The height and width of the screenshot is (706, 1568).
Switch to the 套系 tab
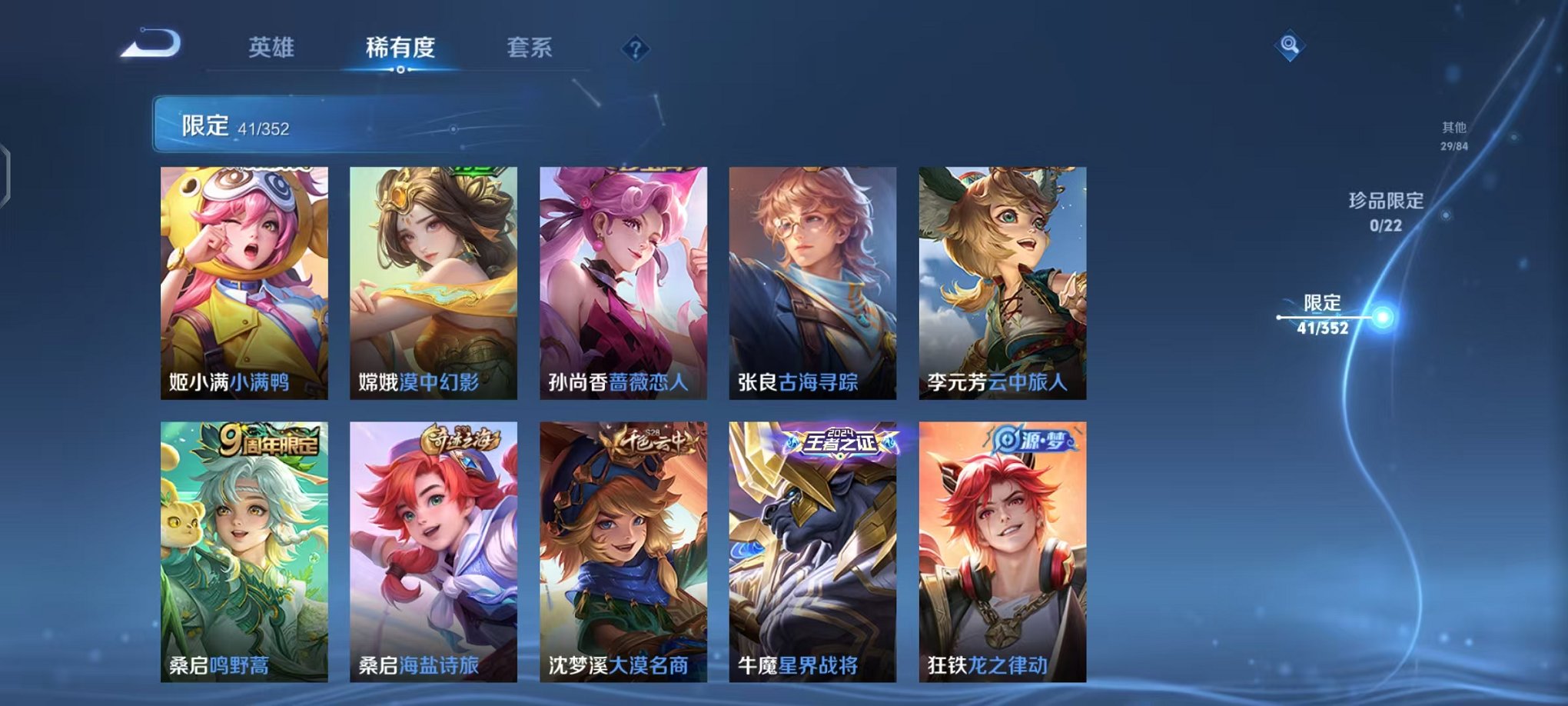click(x=537, y=46)
